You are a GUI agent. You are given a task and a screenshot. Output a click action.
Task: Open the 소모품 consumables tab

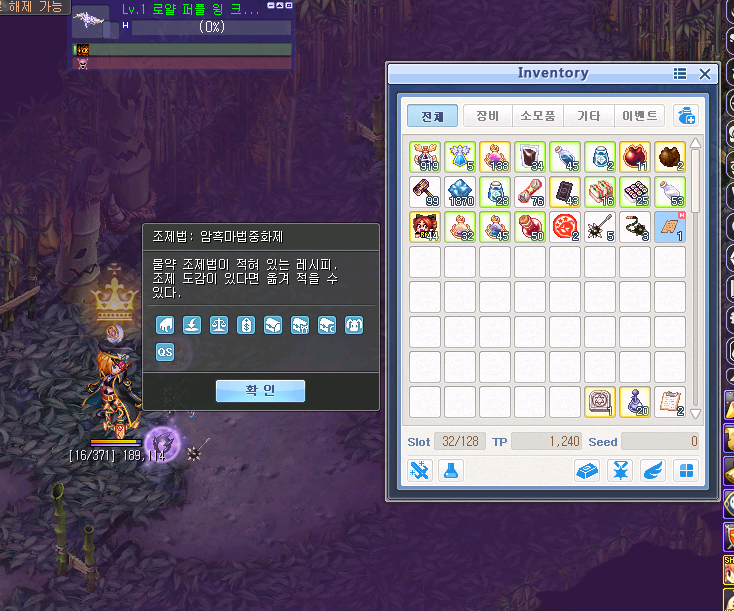(538, 116)
